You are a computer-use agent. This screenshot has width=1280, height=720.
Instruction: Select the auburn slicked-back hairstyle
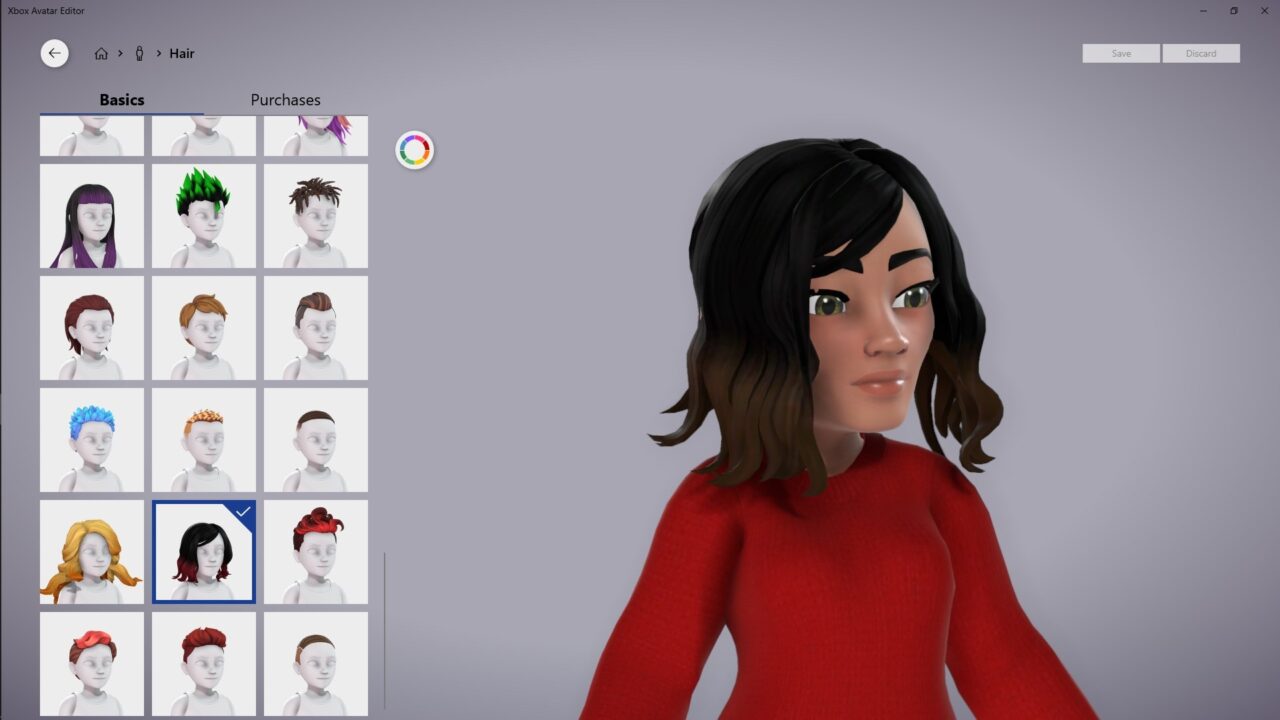tap(316, 328)
